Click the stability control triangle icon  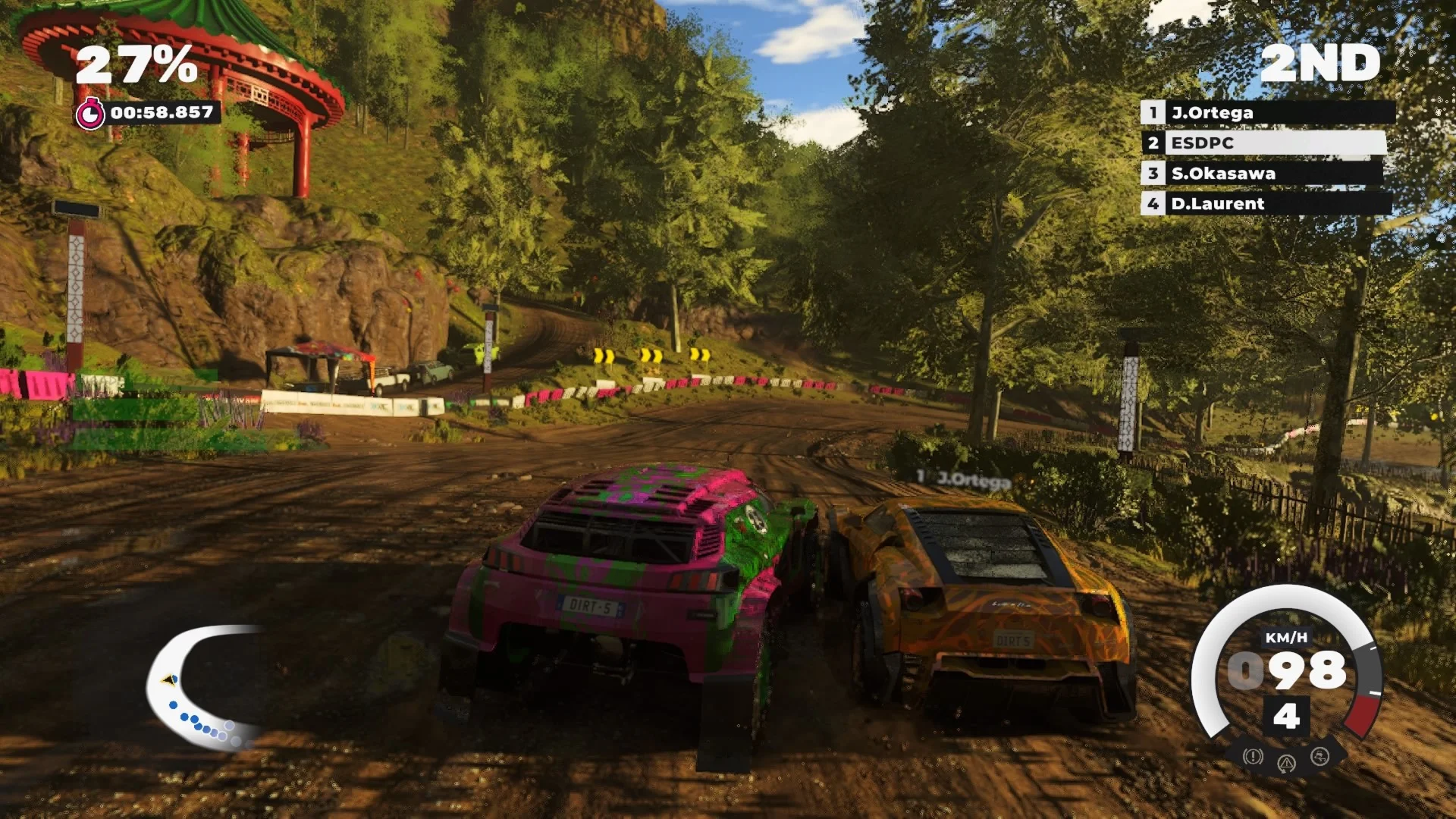(1286, 763)
